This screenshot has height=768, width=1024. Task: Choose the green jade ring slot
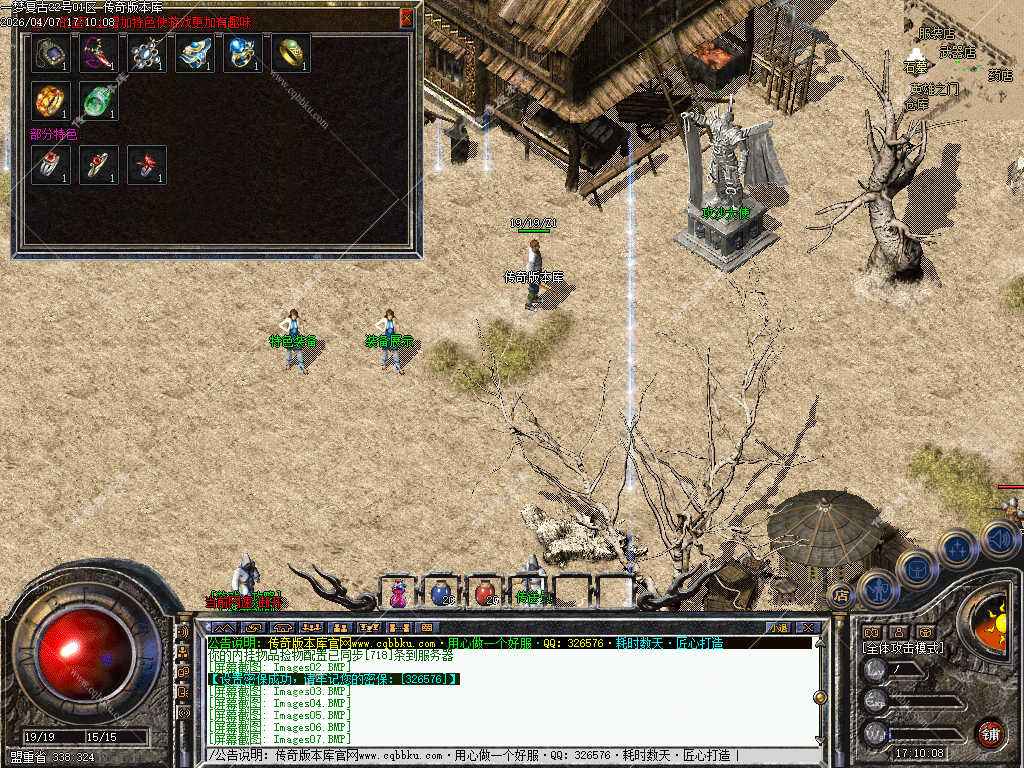tap(99, 101)
